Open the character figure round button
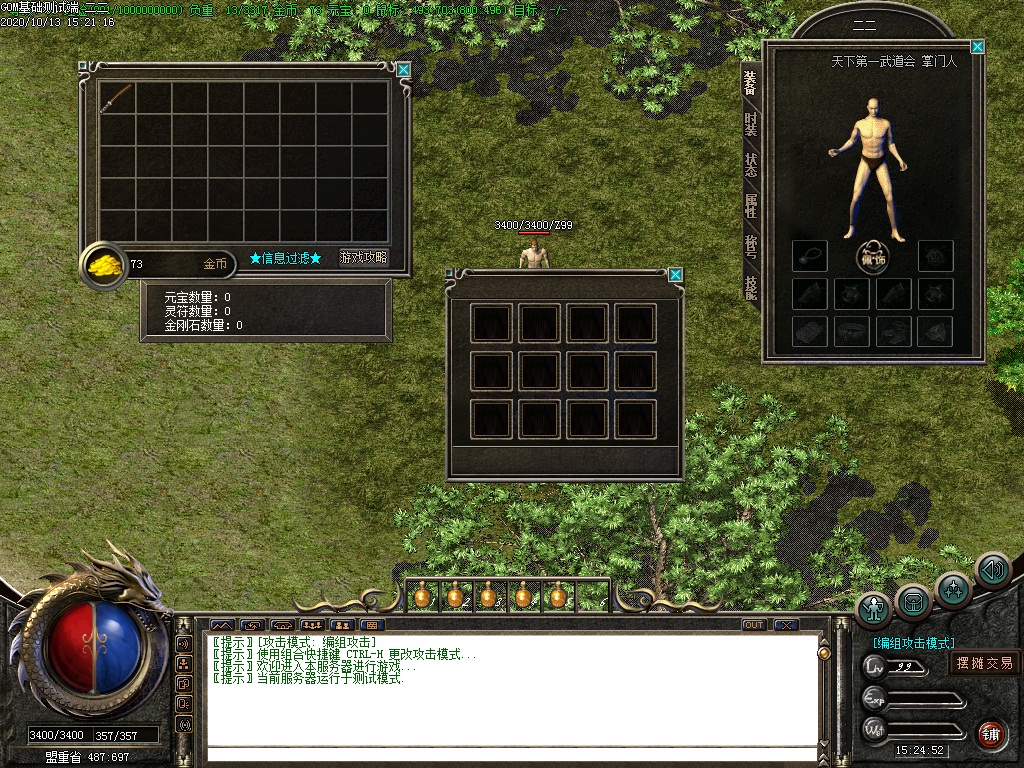Image resolution: width=1024 pixels, height=768 pixels. pos(874,610)
